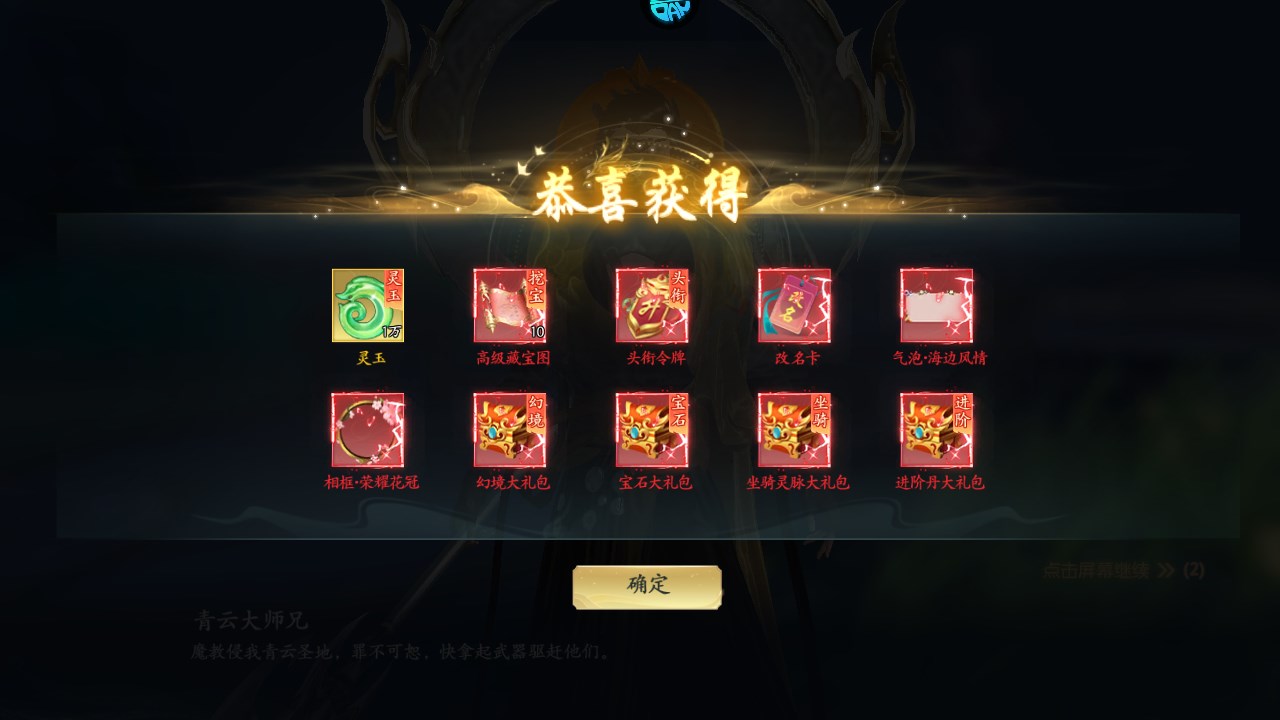Open the 进阶丹大礼包 pill pack icon

tap(936, 430)
